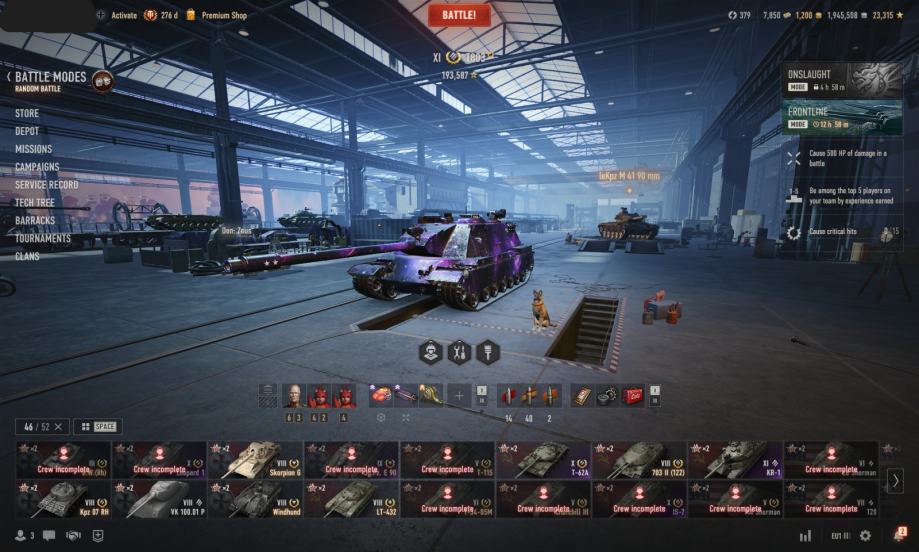Screen dimensions: 919x552
Task: Enter the Barracks
Action: click(35, 220)
